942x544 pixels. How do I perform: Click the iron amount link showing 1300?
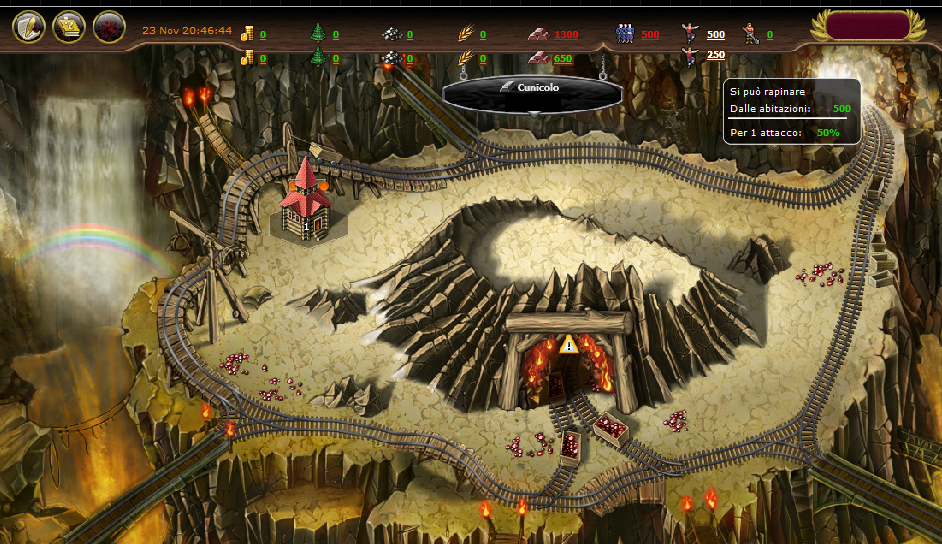566,35
